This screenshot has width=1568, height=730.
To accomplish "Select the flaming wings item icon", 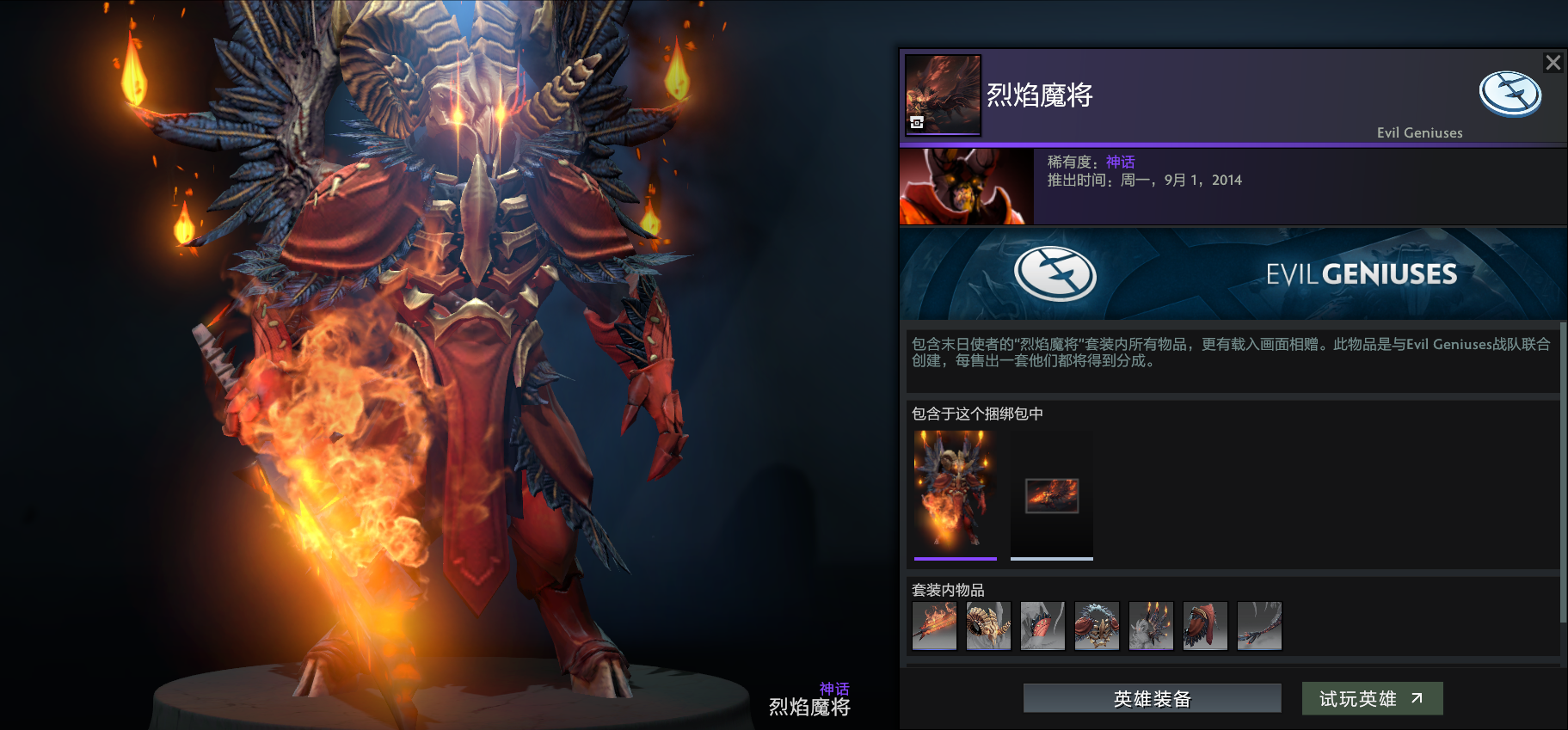I will tap(1151, 625).
